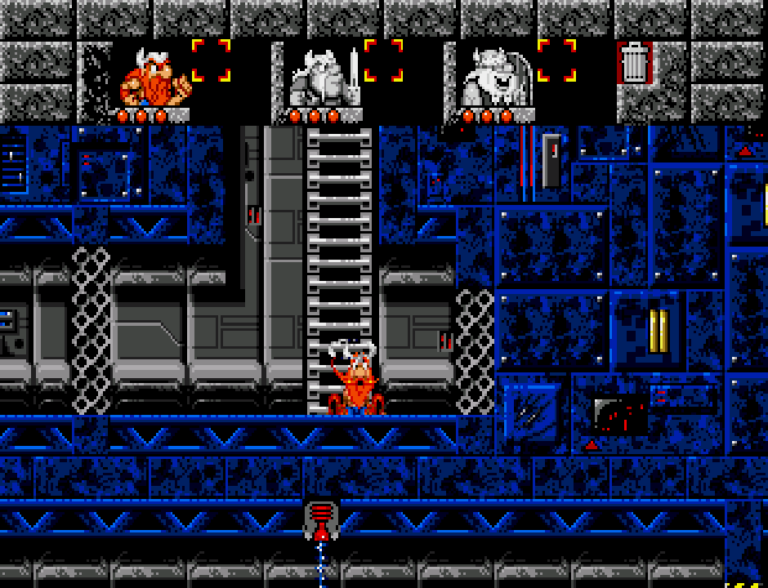Switch to the grayed-out Baleog sword portrait
Viewport: 768px width, 588px height.
324,77
